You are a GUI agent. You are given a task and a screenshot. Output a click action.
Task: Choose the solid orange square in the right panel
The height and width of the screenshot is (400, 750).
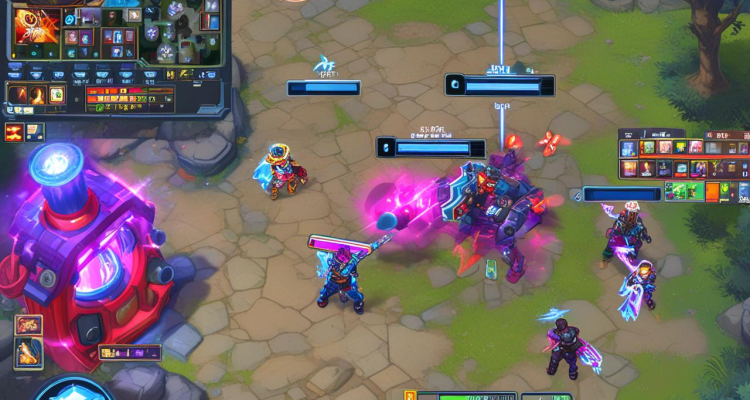pos(712,191)
